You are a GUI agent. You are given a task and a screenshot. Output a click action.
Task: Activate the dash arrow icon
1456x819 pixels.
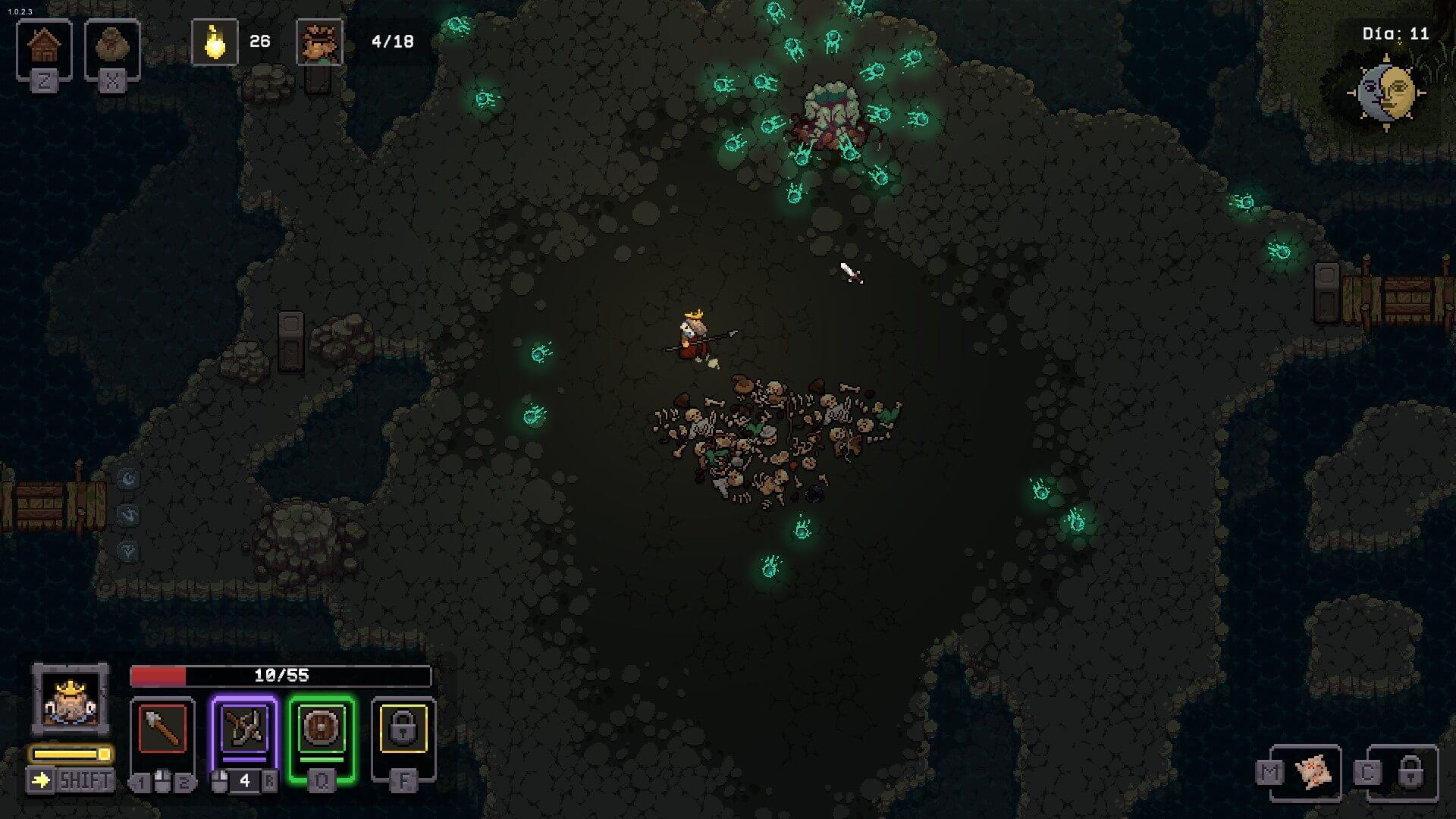pos(41,780)
